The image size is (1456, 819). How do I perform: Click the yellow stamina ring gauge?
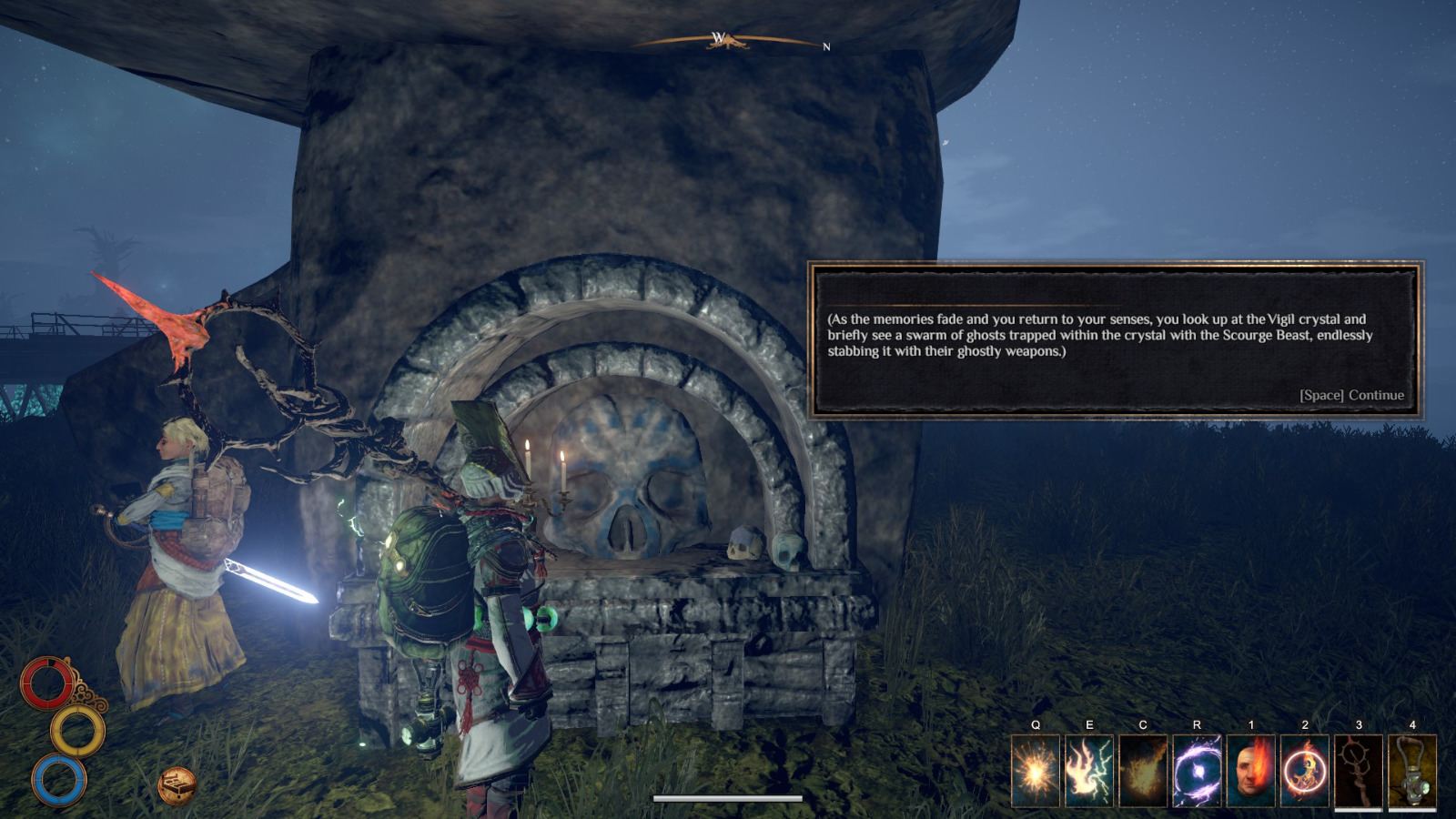tap(78, 730)
